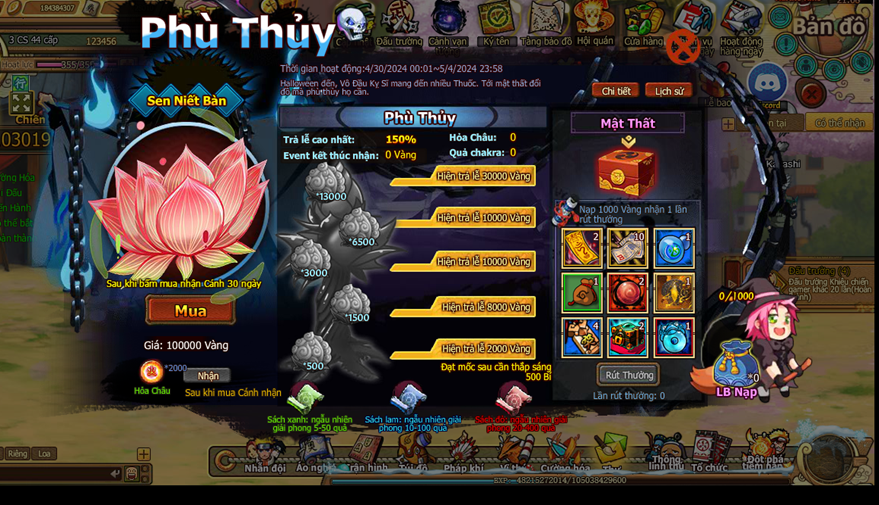The height and width of the screenshot is (505, 879).
Task: Open the Discord link icon
Action: coord(767,81)
